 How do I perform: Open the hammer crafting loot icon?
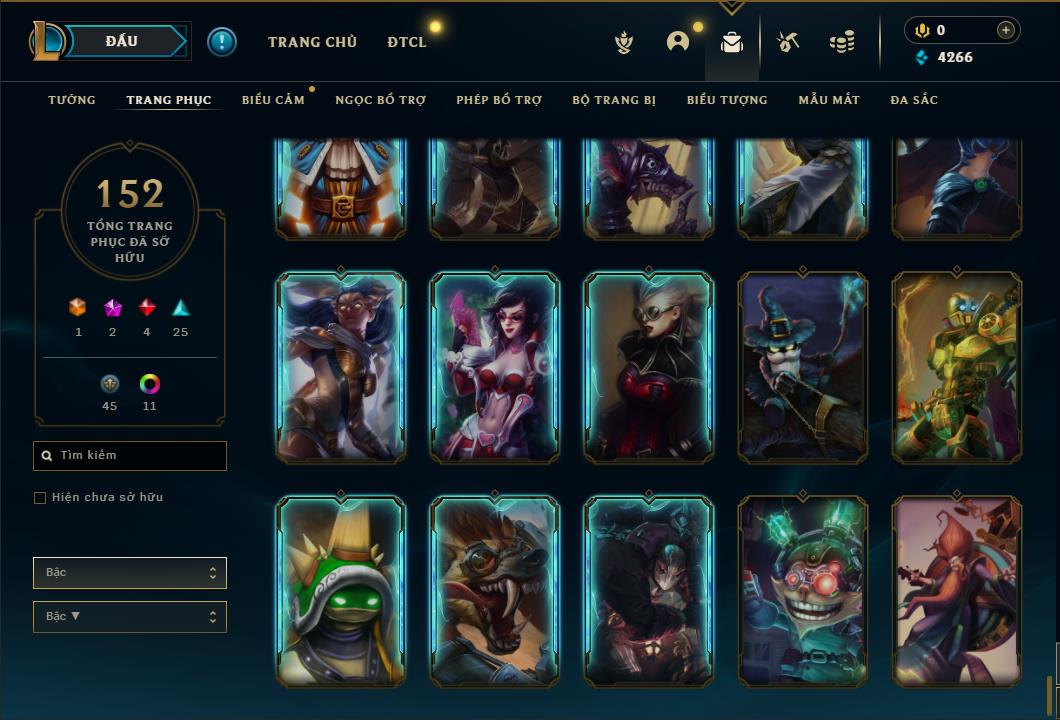788,42
